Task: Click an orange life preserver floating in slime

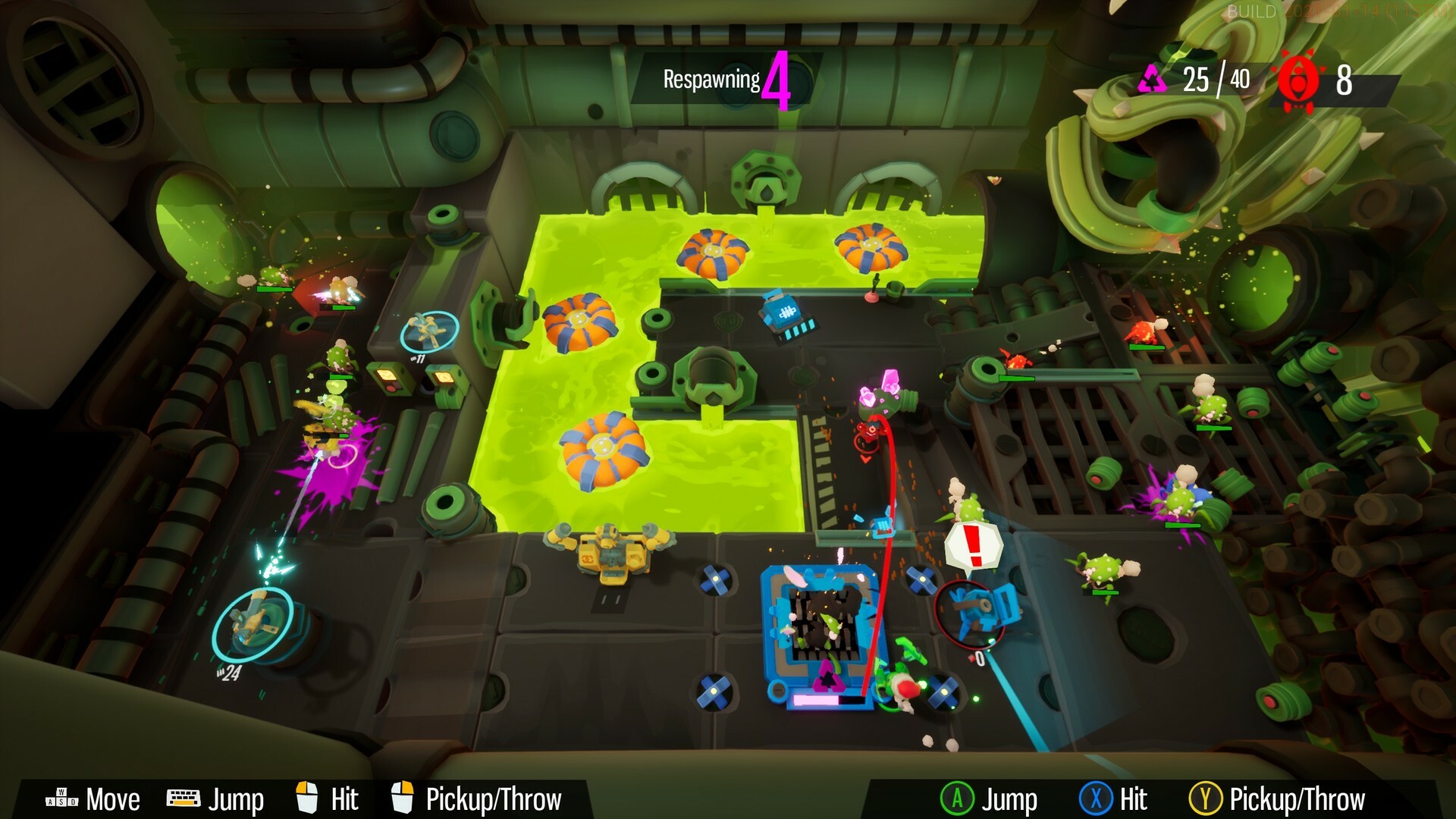Action: pyautogui.click(x=711, y=250)
